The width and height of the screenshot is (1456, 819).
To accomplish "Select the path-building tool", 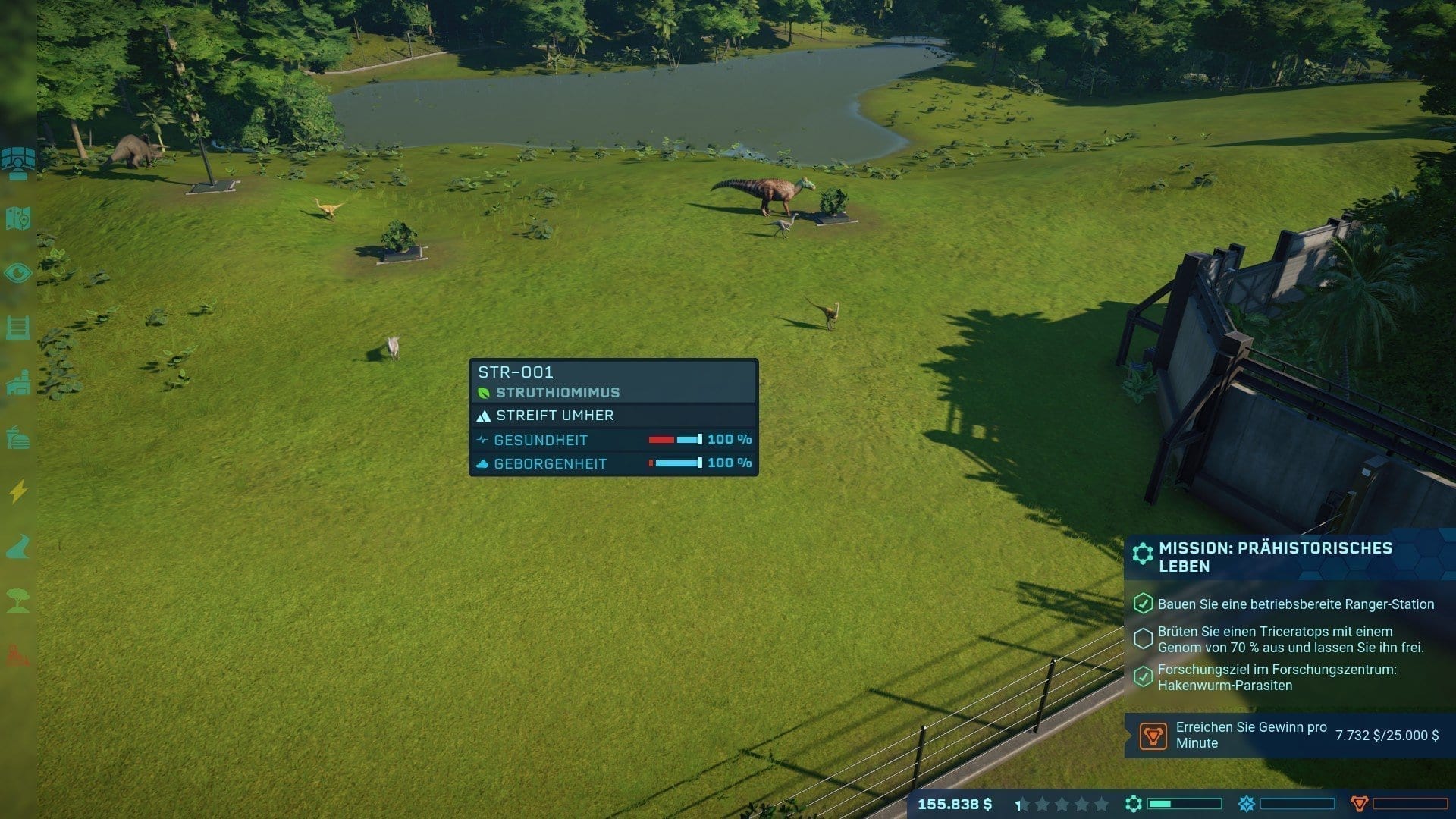I will click(x=18, y=547).
